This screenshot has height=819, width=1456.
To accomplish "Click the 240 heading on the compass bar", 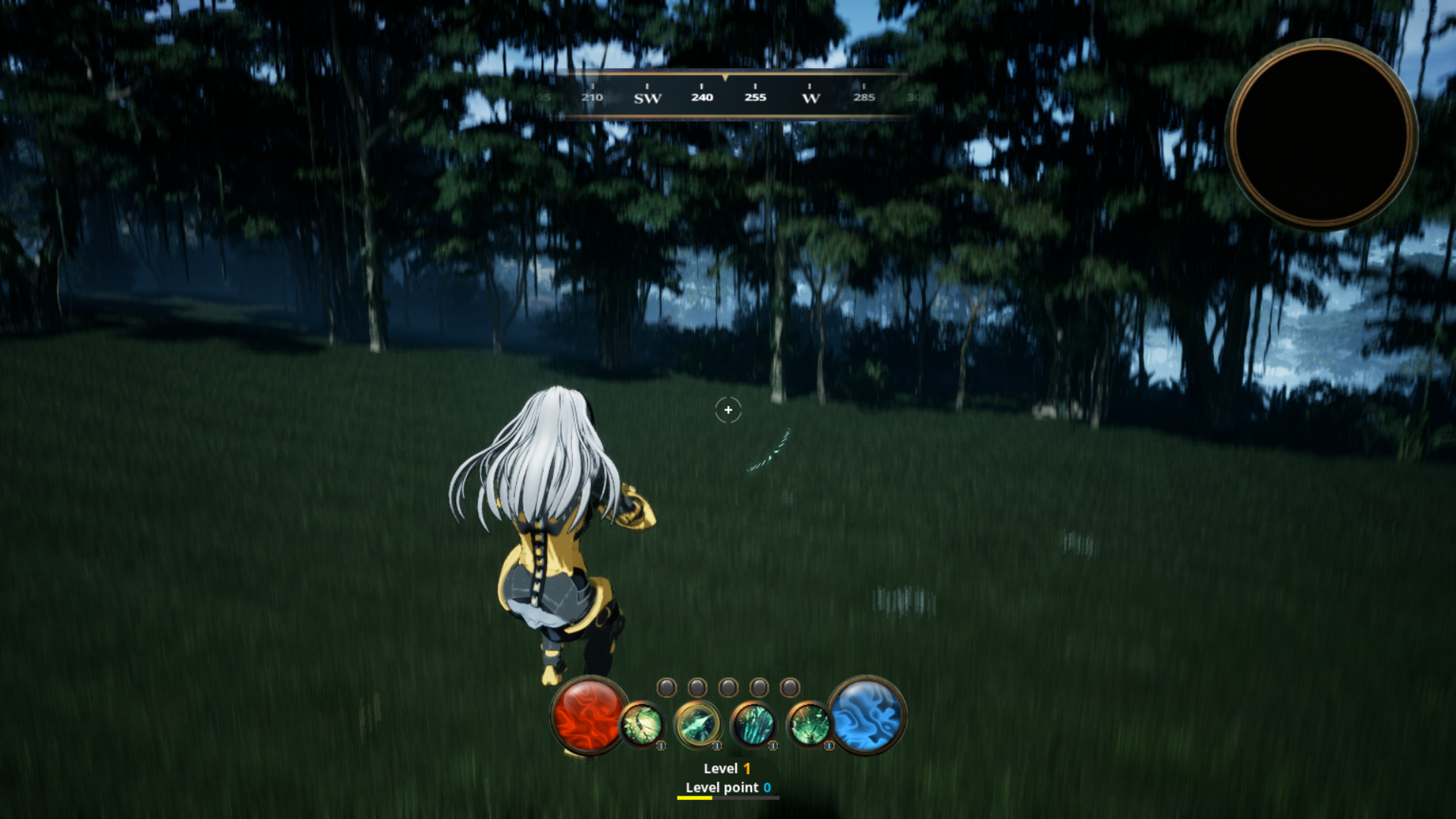I will click(702, 97).
